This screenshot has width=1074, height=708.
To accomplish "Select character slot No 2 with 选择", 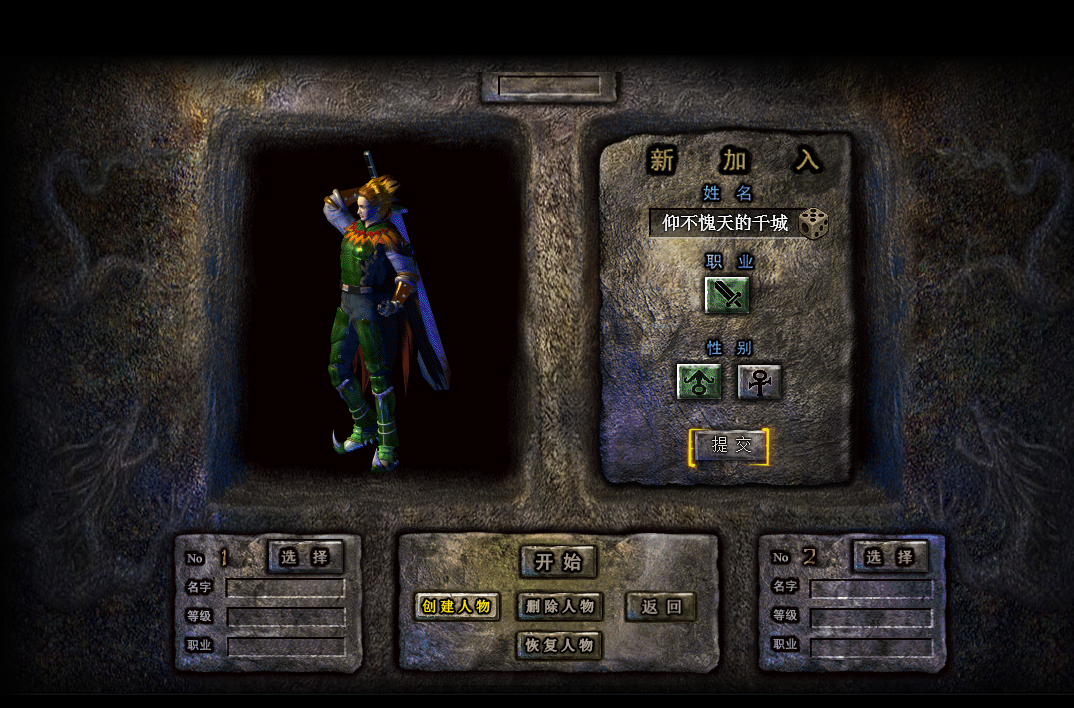I will [890, 557].
